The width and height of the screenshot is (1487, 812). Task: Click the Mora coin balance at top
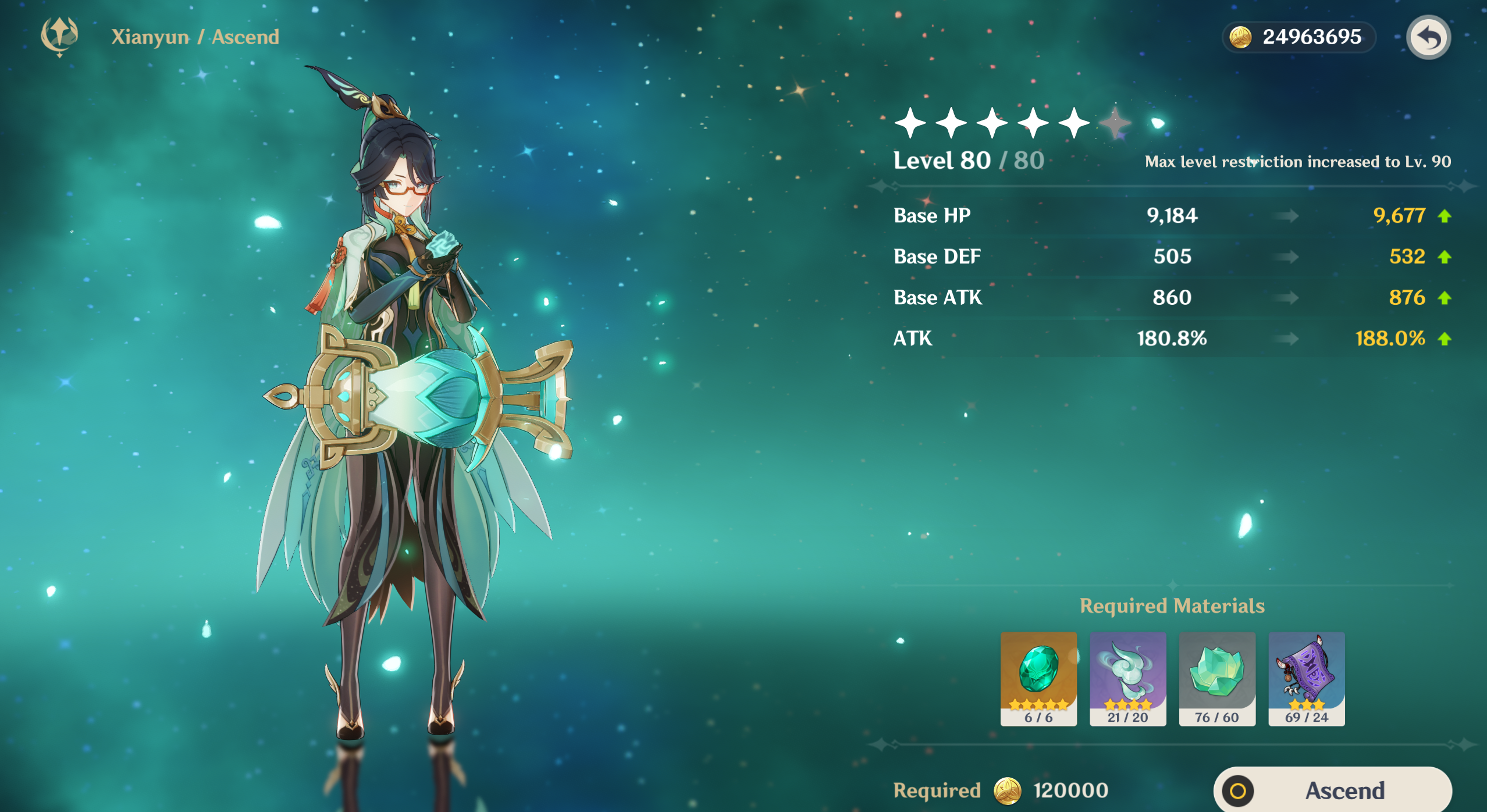(1299, 37)
